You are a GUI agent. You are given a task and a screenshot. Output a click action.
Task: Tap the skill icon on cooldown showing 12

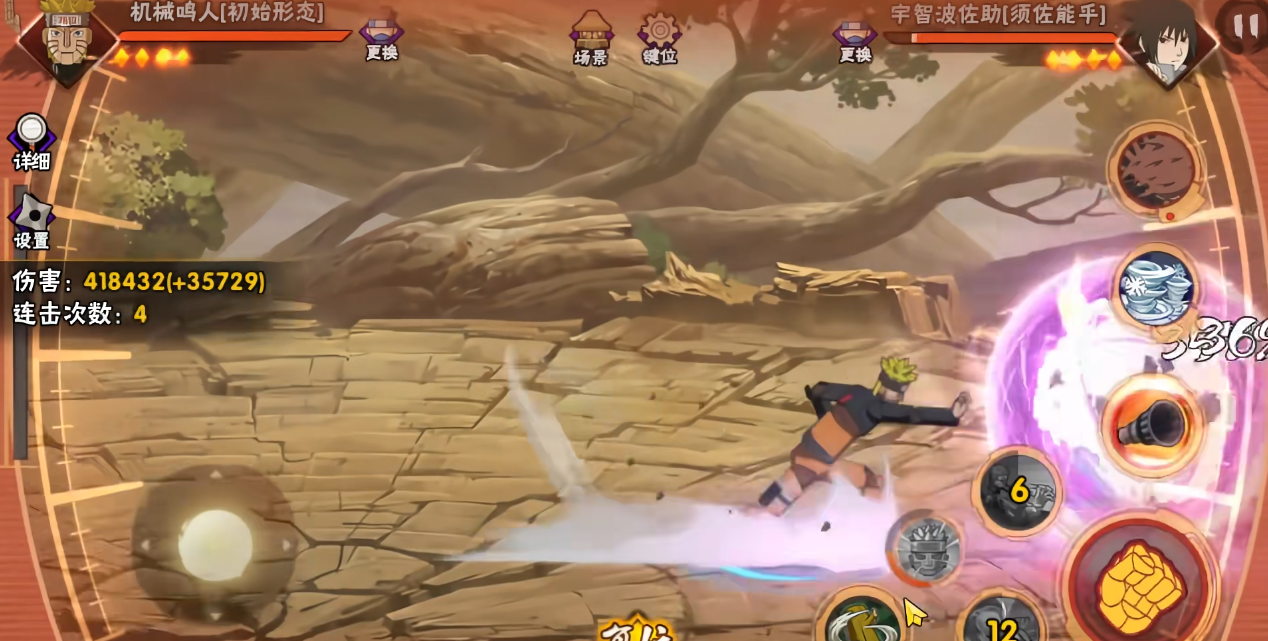click(1001, 621)
